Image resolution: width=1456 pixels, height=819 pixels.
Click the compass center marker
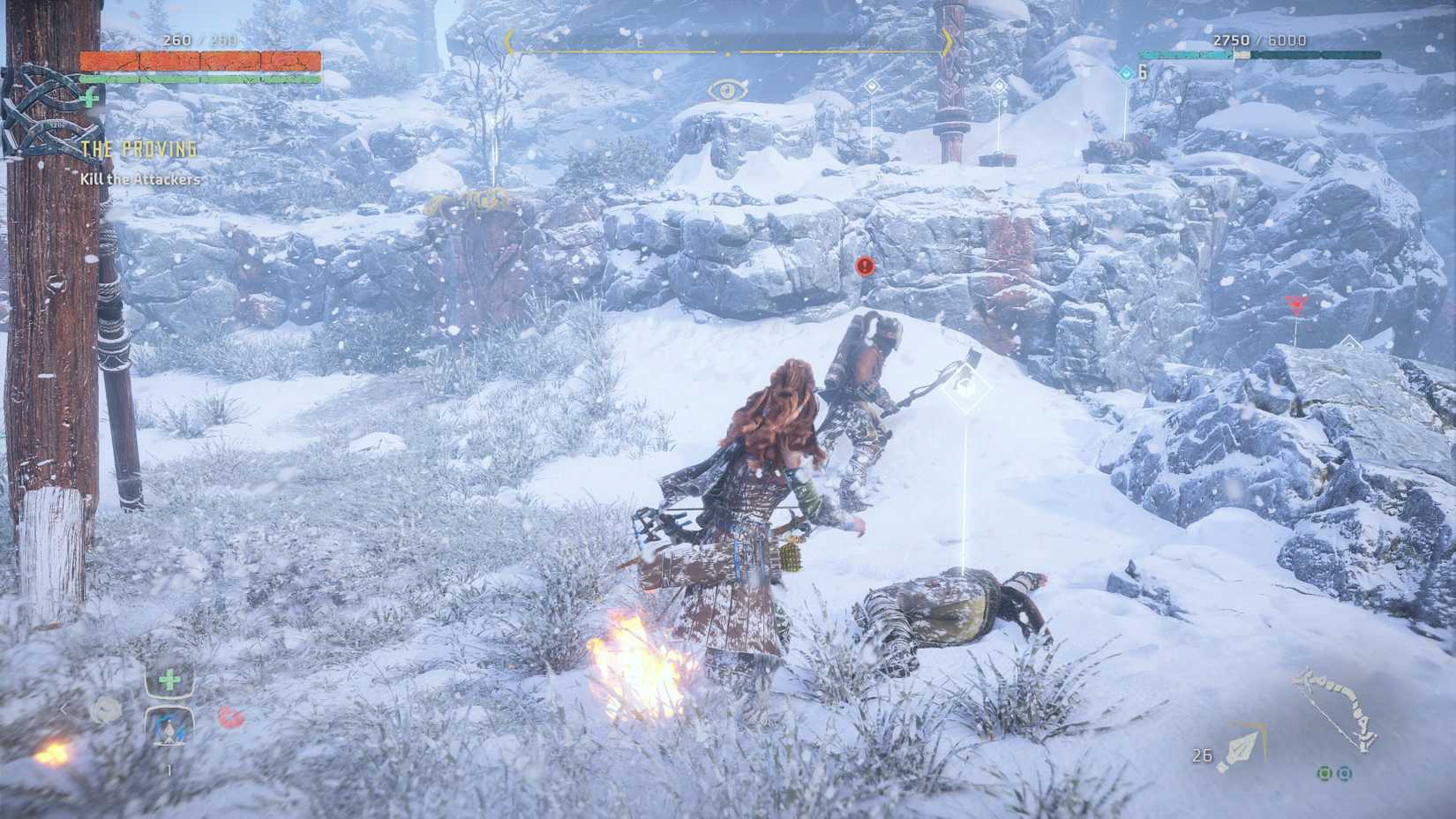click(726, 53)
